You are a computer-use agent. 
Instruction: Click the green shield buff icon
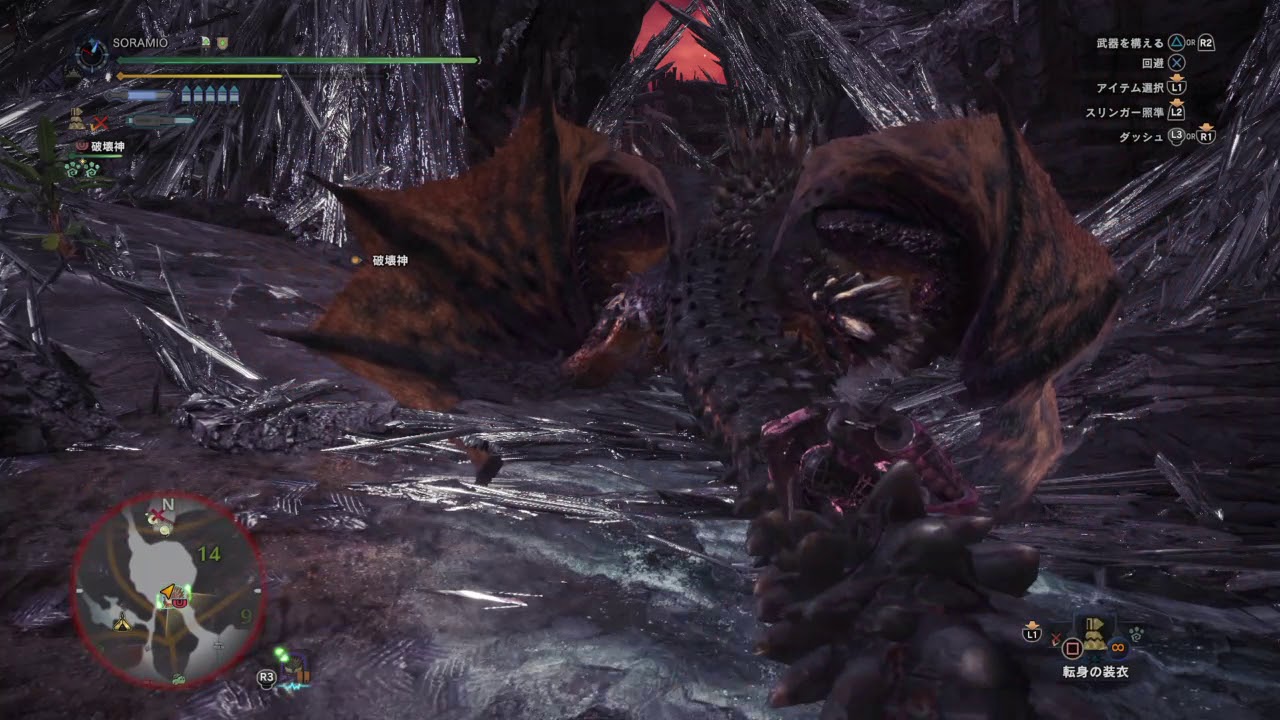[222, 43]
